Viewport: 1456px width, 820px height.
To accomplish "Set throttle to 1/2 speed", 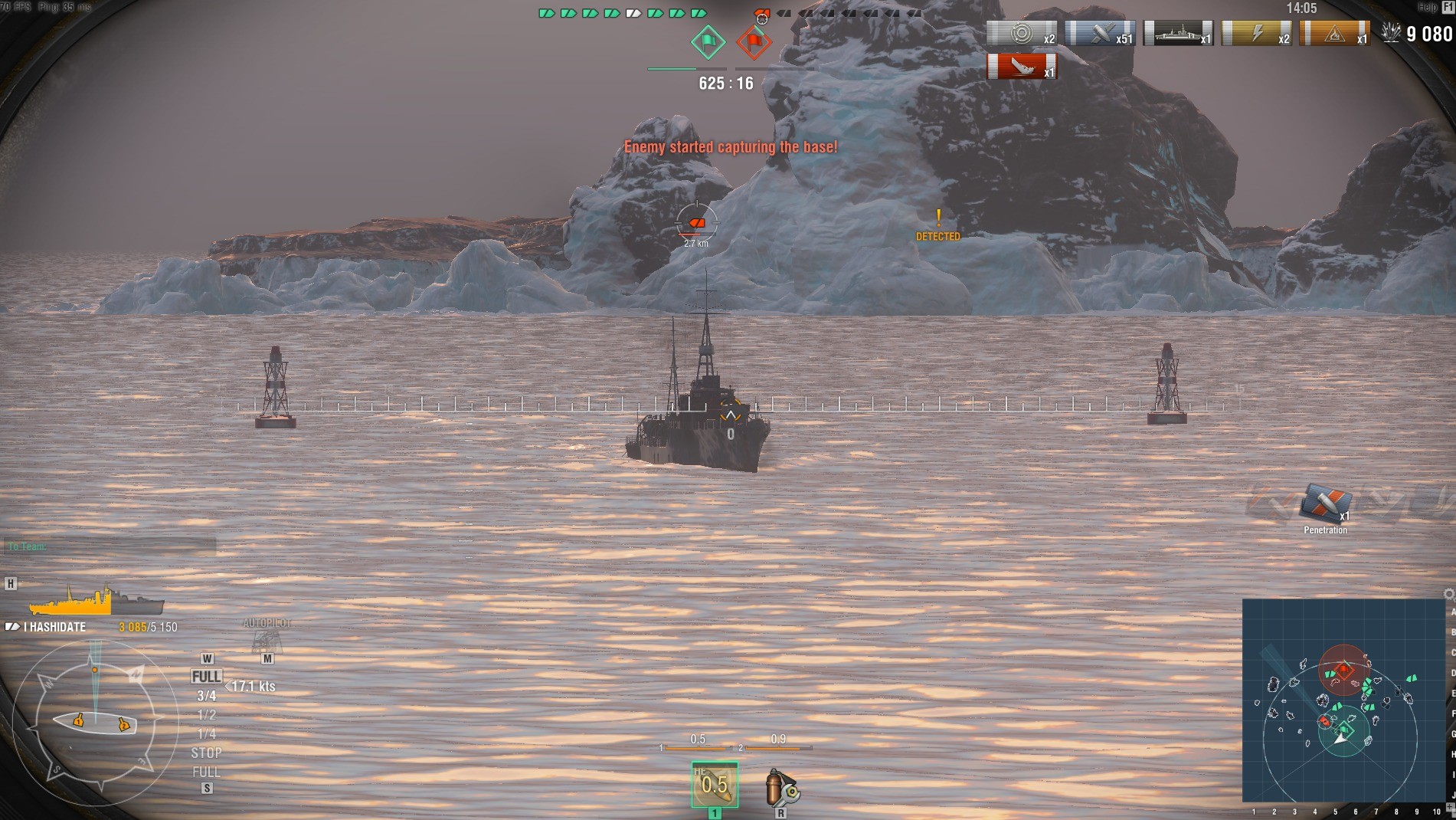I will tap(206, 715).
